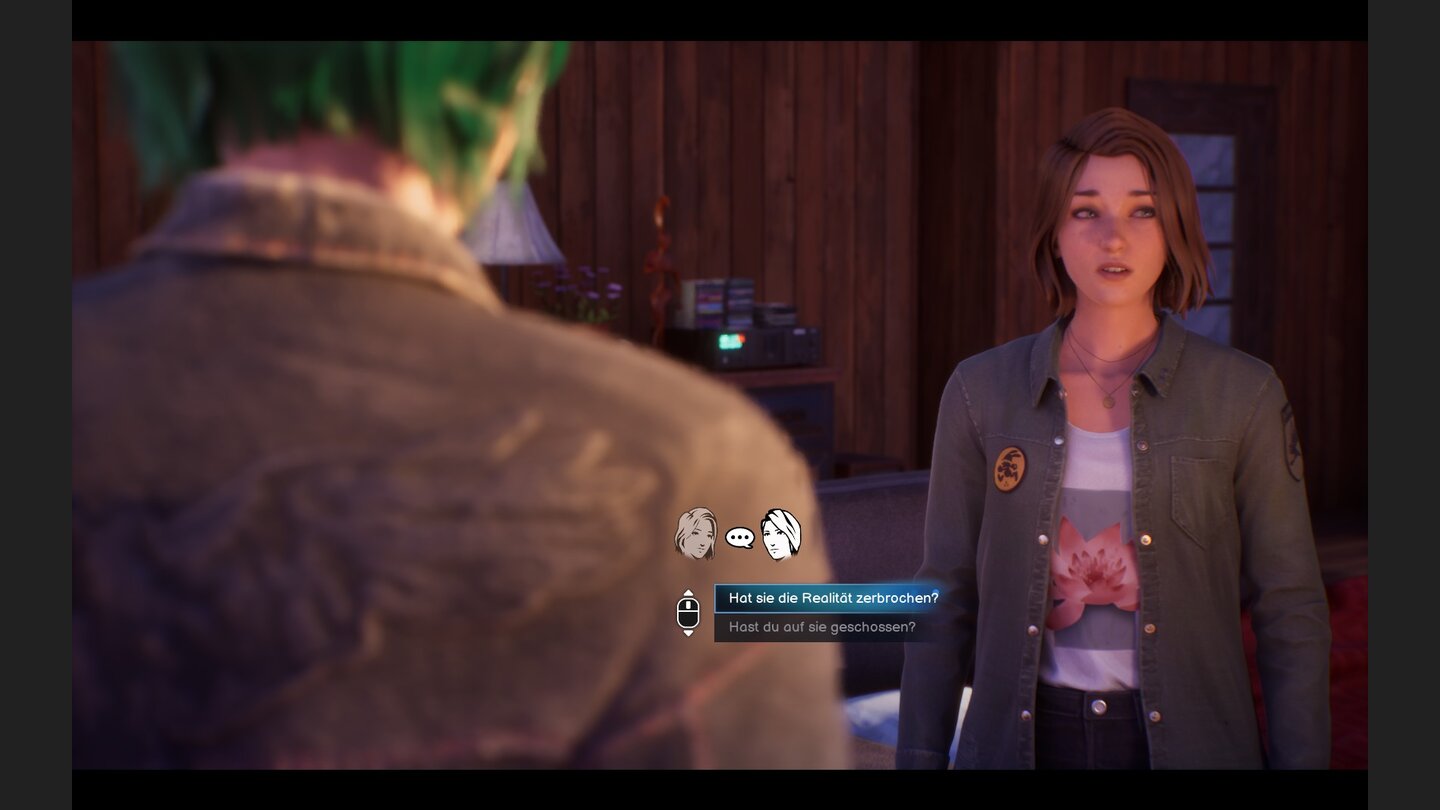Click the scroll wheel on the mouse prompt
1440x810 pixels.
tap(688, 605)
